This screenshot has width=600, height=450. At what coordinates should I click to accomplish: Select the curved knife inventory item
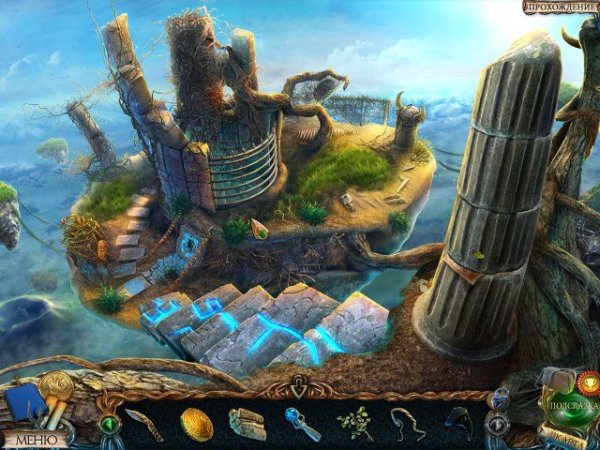(142, 424)
